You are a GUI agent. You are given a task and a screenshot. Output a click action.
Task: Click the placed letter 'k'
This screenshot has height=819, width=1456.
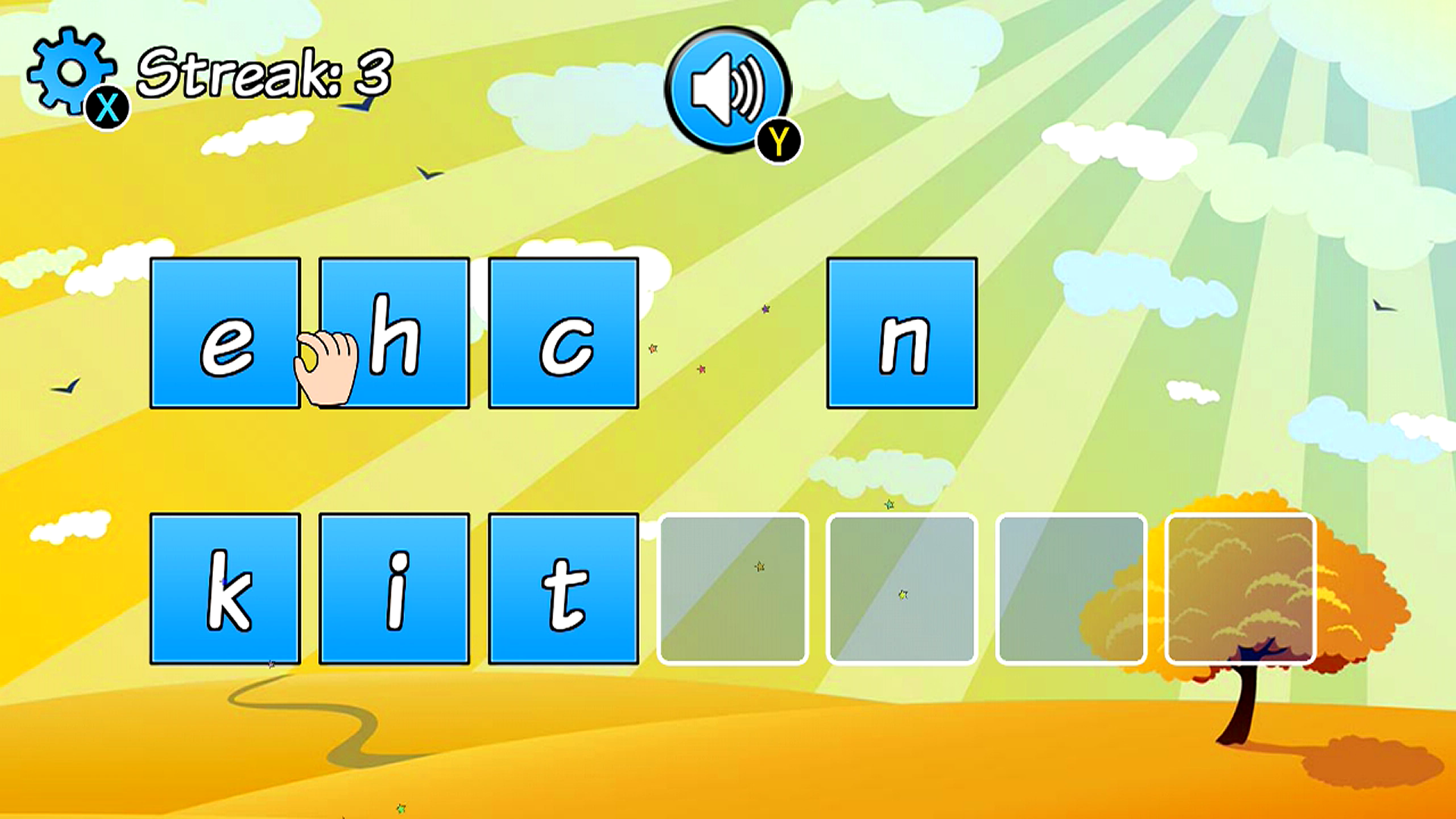225,588
